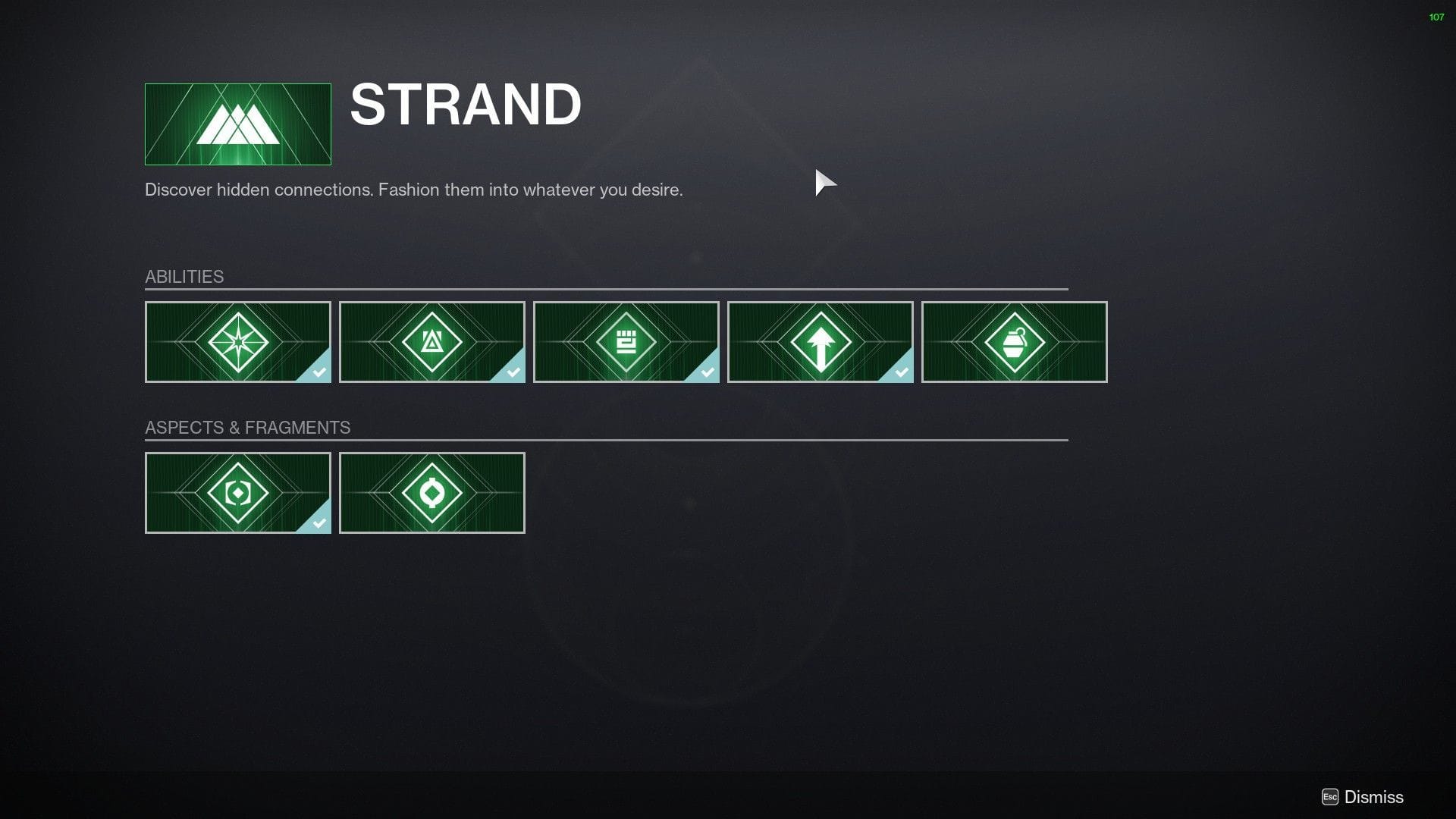This screenshot has height=819, width=1456.
Task: Select the class ability with triangle icon
Action: coord(431,342)
